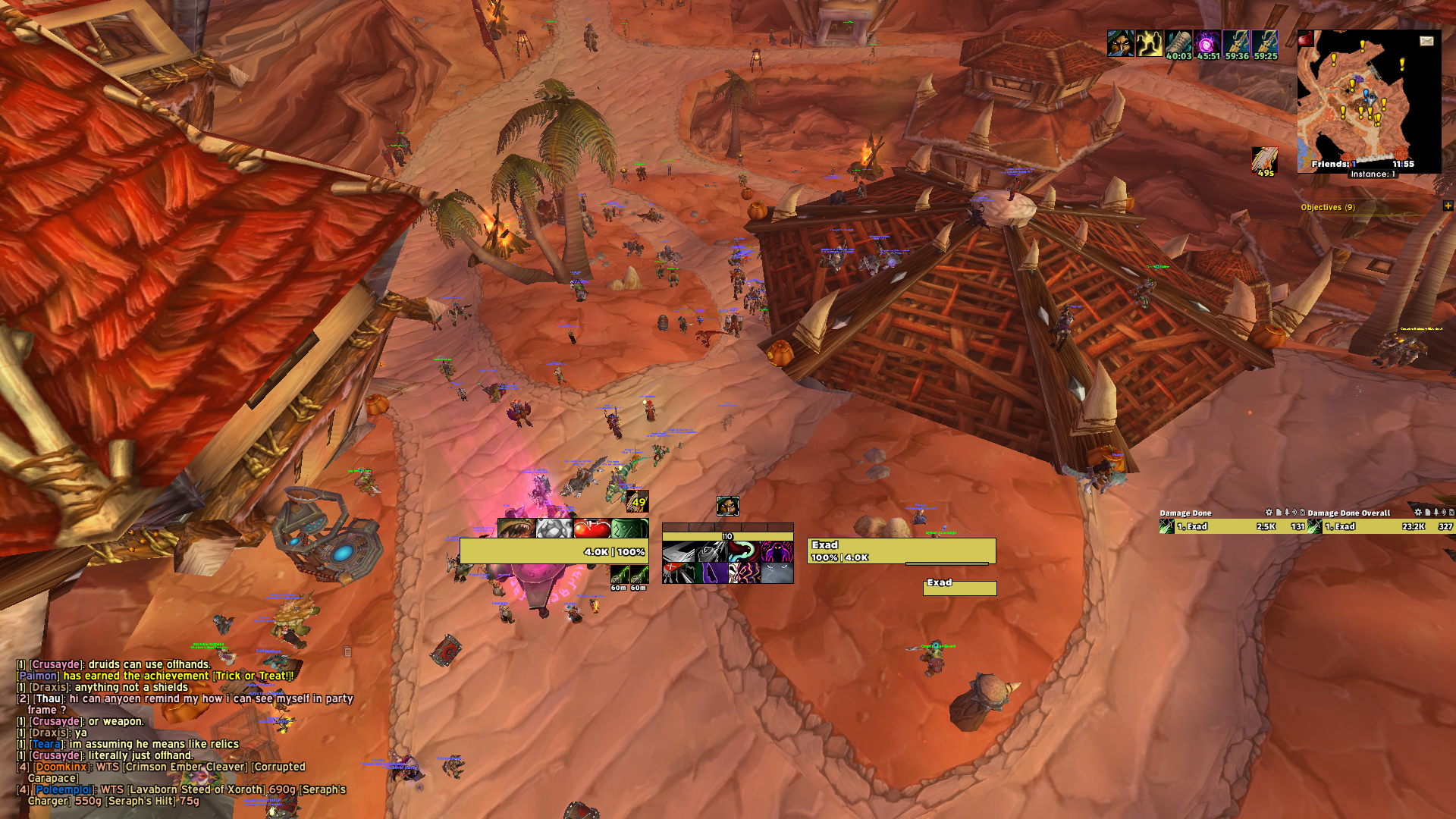Screen dimensions: 1456x819
Task: Select the green mug buff icon
Action: 629,529
